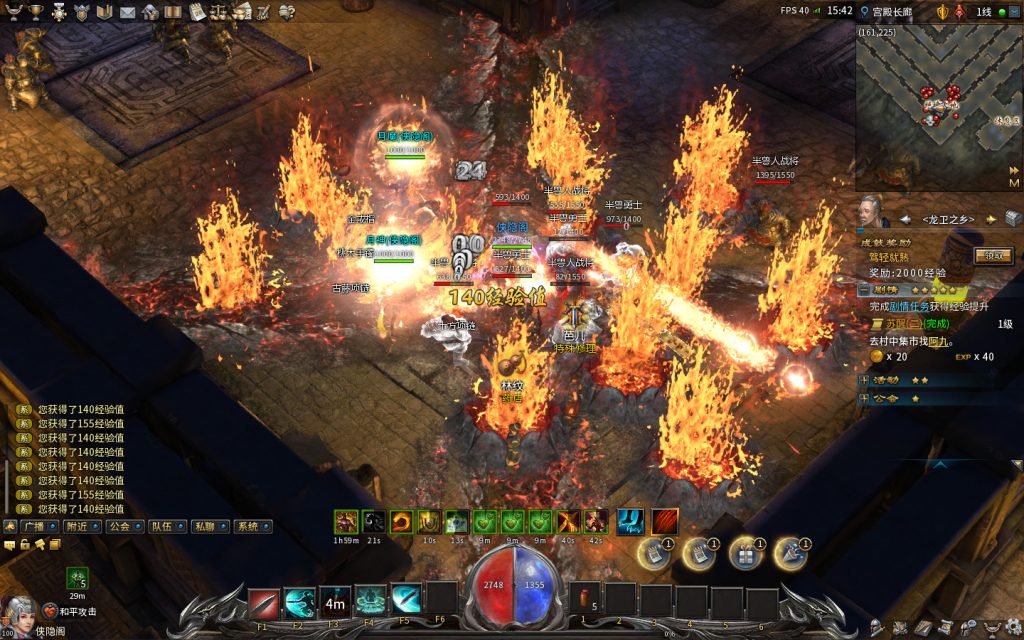Open the 队伍 team chat tab

coord(162,526)
